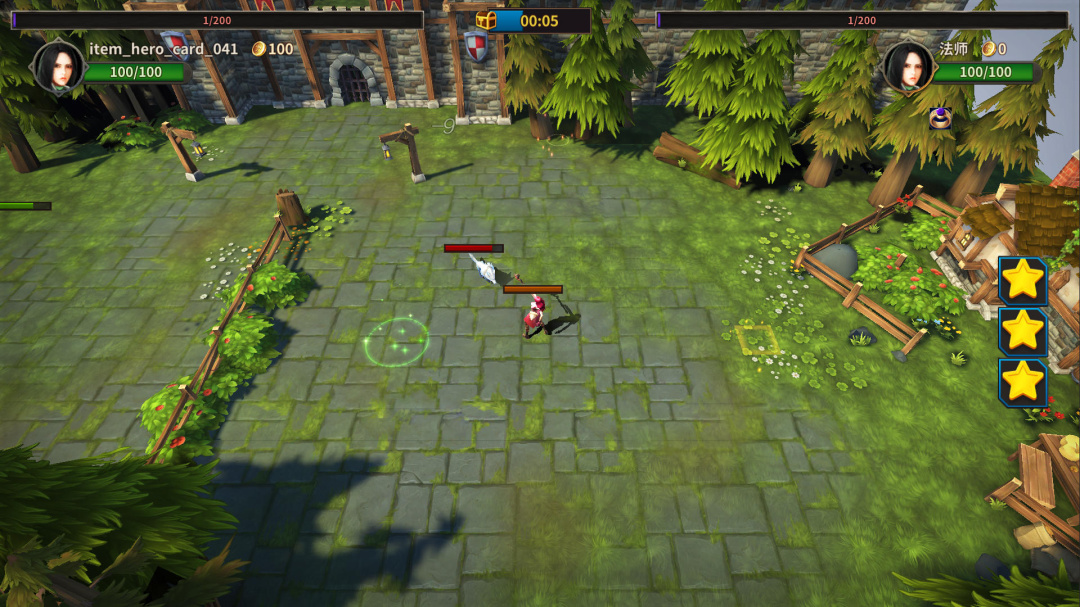Click the item_hero_card_041 hero portrait
The image size is (1080, 607).
coord(59,66)
